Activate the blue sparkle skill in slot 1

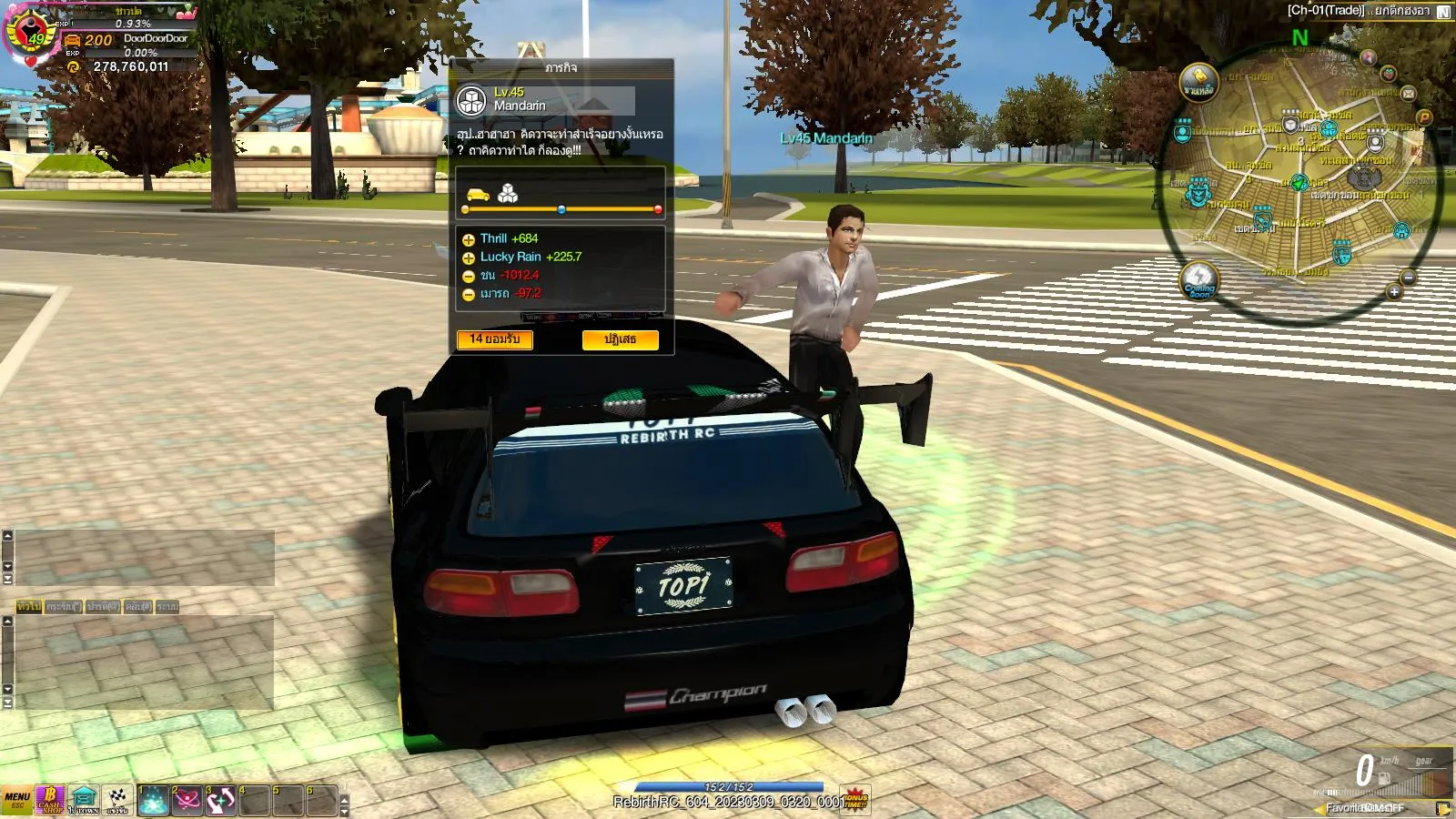pos(154,799)
